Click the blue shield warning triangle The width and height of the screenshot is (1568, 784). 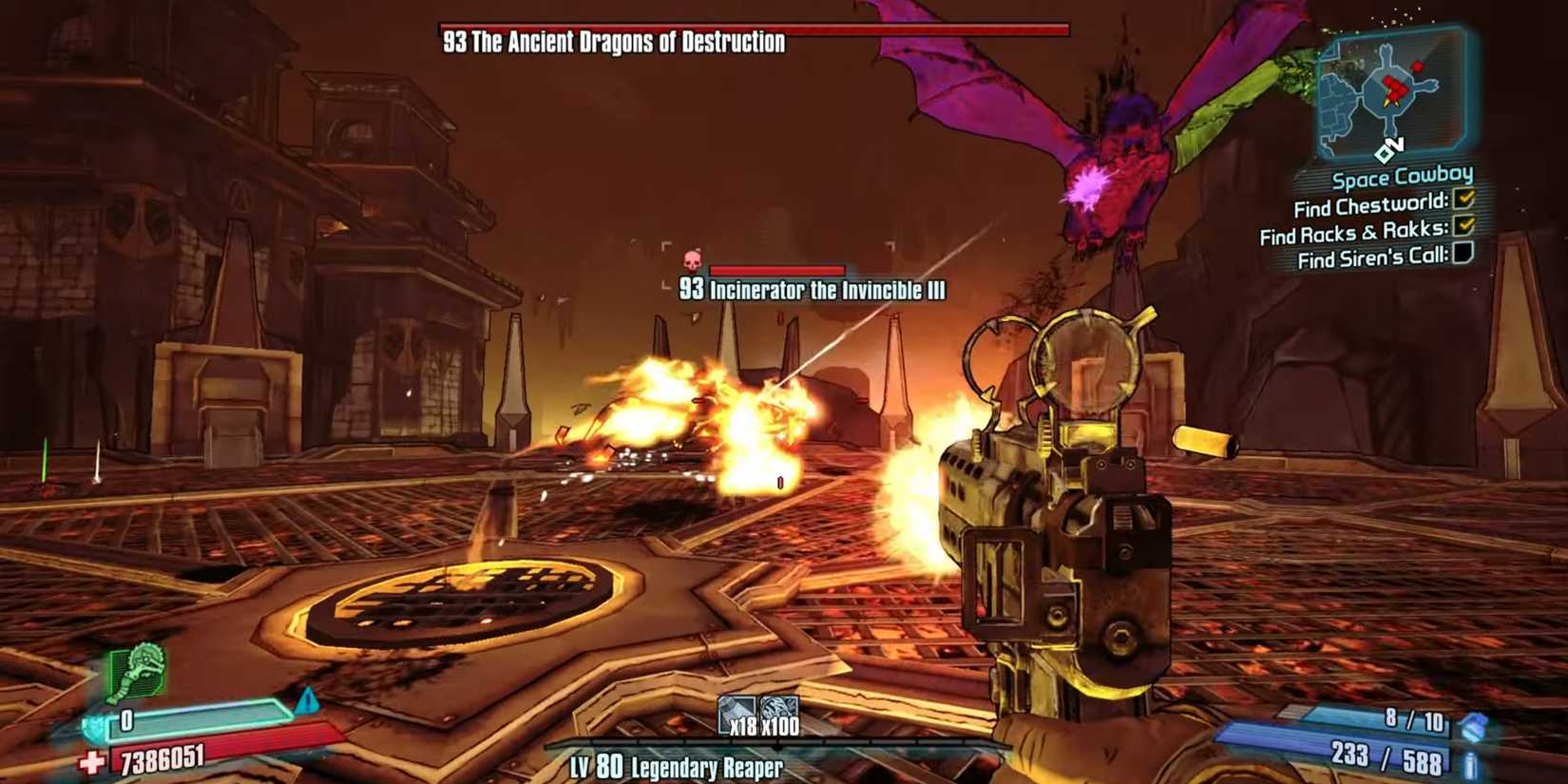pyautogui.click(x=307, y=701)
